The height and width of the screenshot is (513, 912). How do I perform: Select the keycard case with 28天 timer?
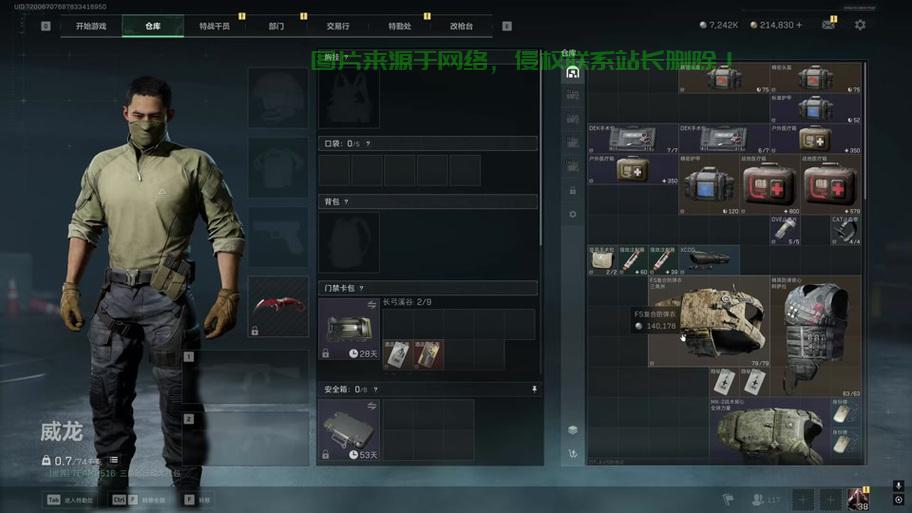click(349, 328)
